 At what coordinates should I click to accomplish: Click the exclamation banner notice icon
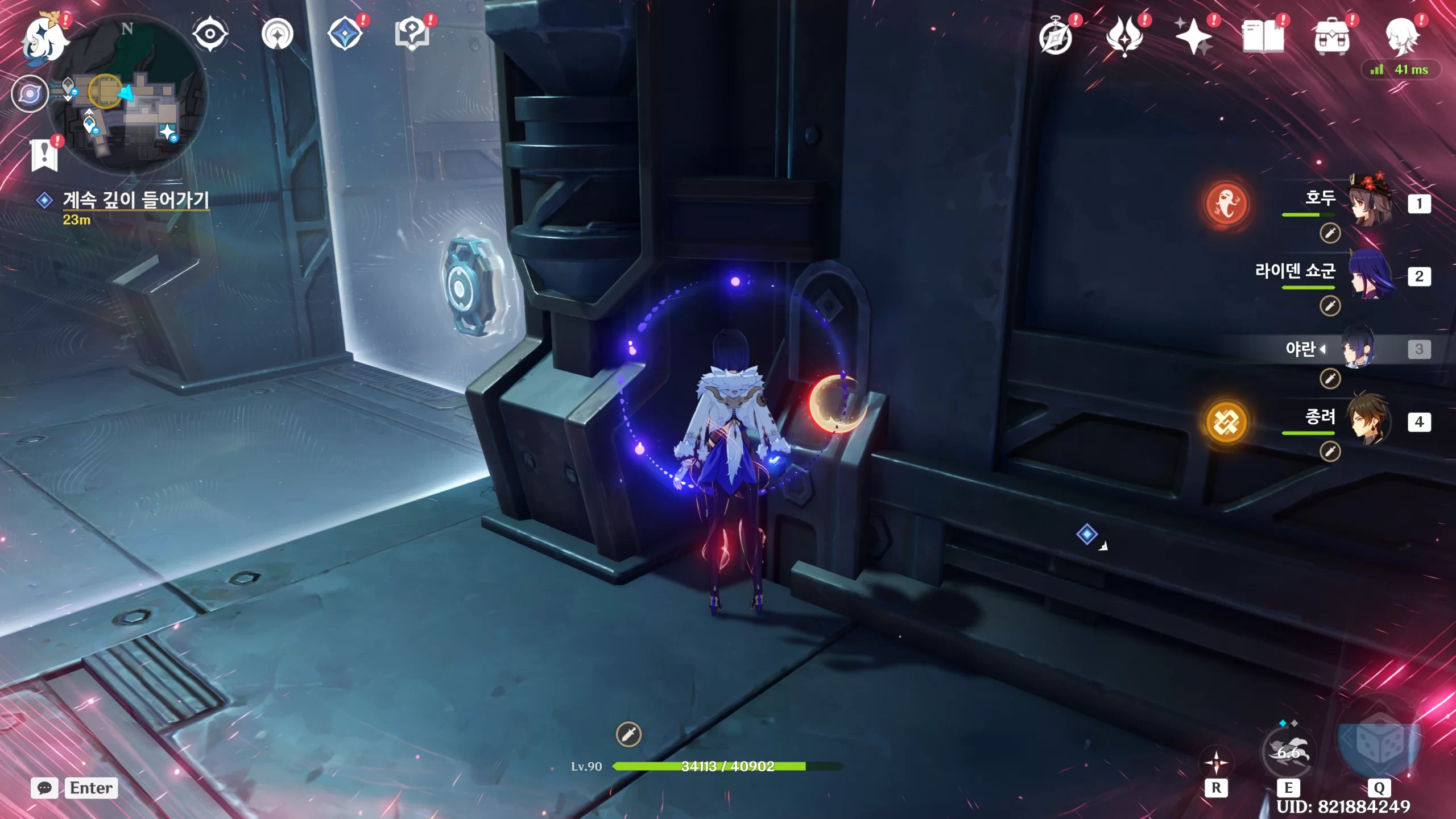pyautogui.click(x=45, y=154)
